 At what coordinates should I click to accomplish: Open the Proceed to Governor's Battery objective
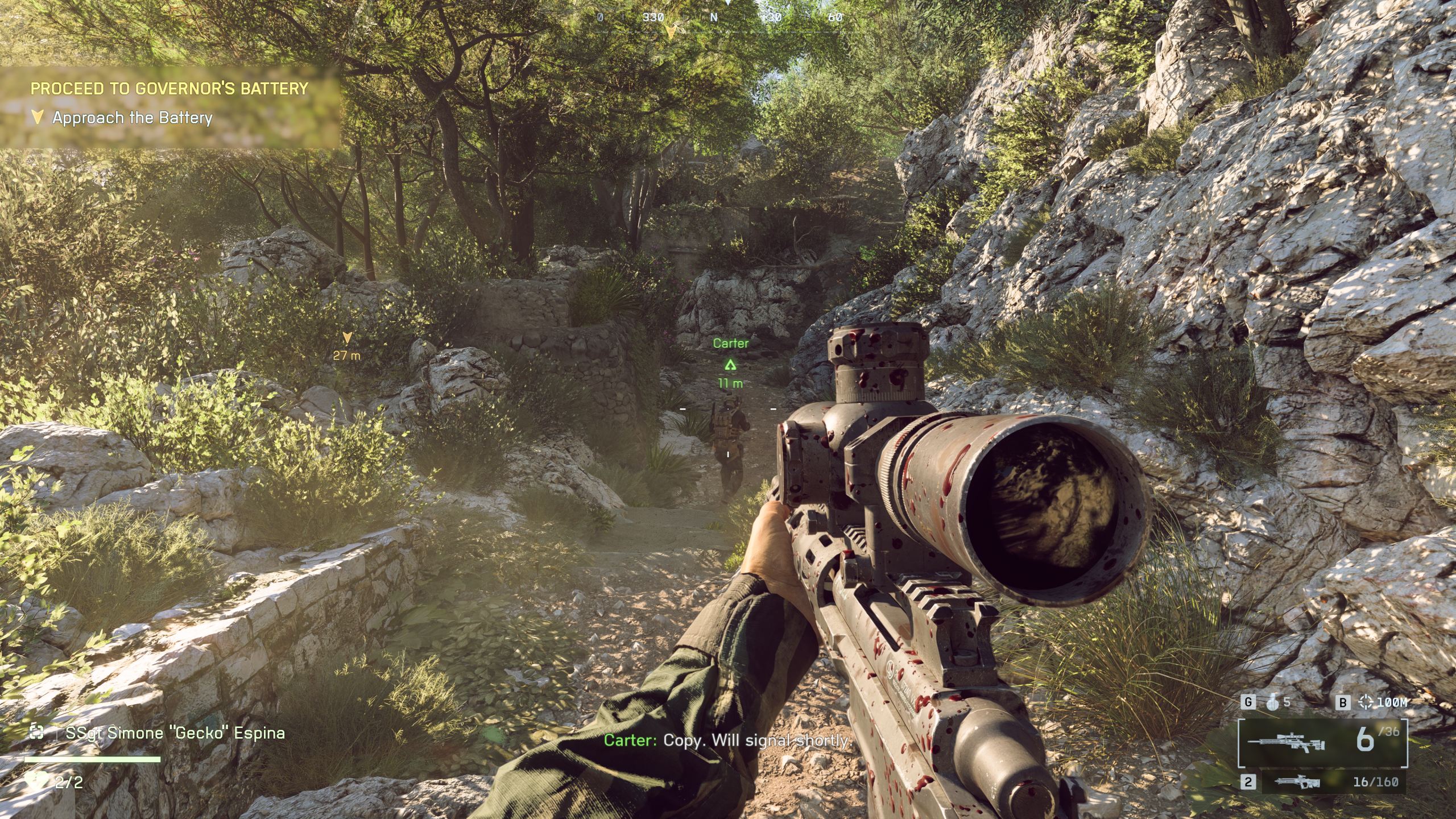[169, 88]
